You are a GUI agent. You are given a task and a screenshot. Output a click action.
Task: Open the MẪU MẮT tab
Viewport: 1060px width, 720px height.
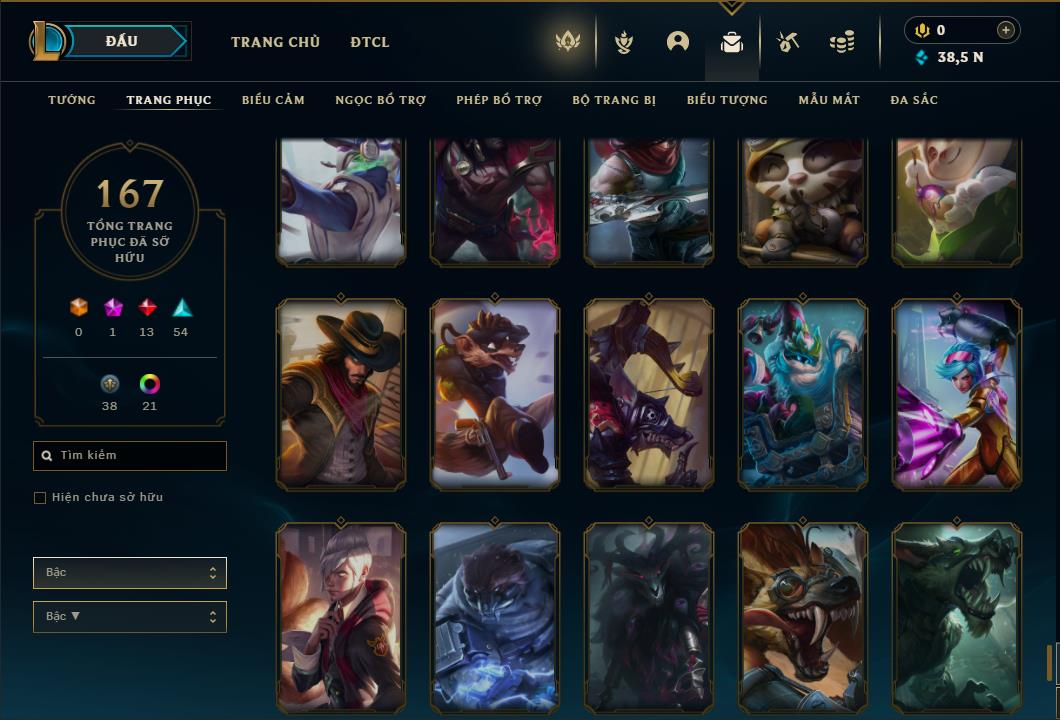(829, 100)
